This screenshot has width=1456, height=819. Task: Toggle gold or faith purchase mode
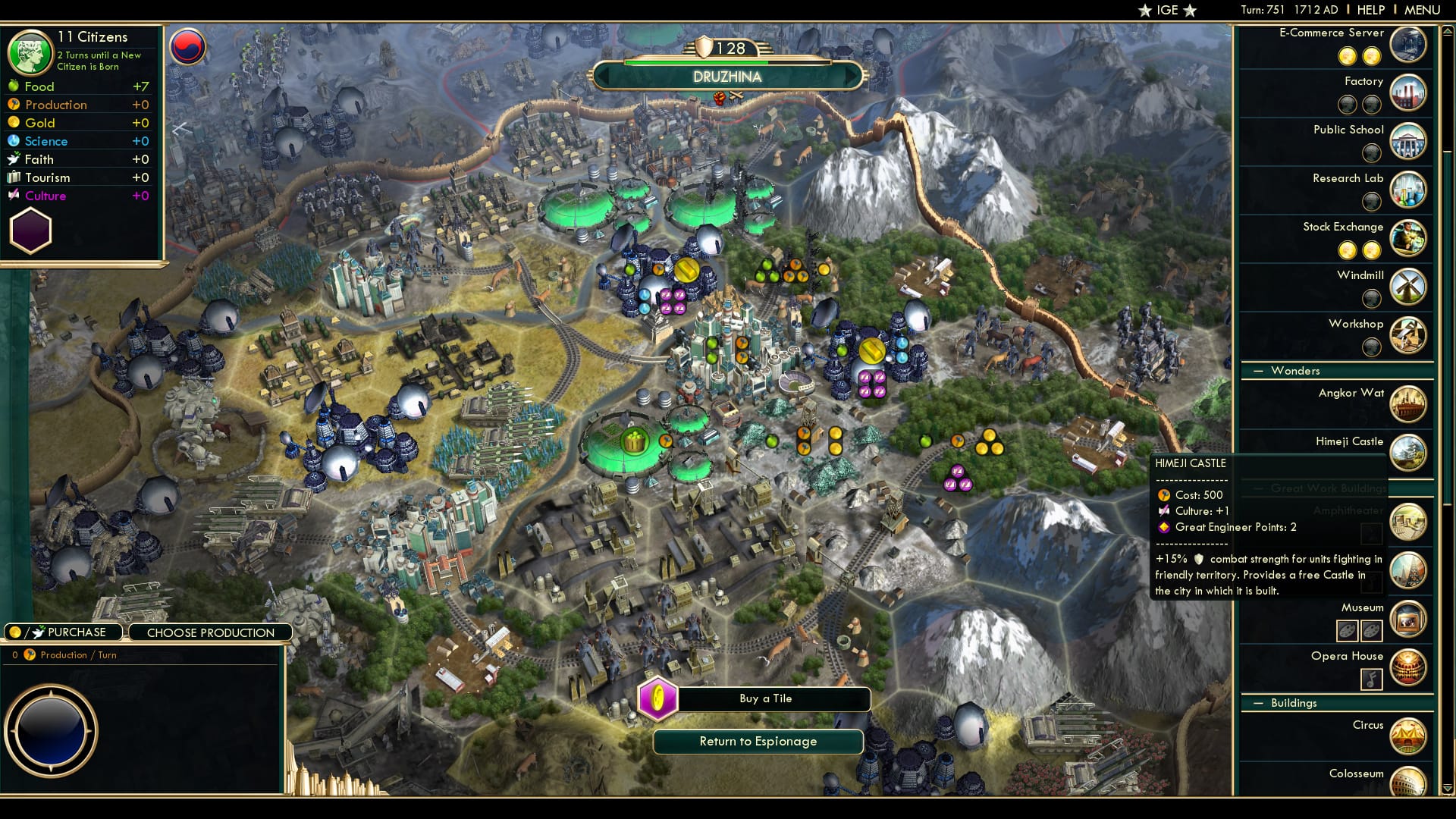click(63, 632)
